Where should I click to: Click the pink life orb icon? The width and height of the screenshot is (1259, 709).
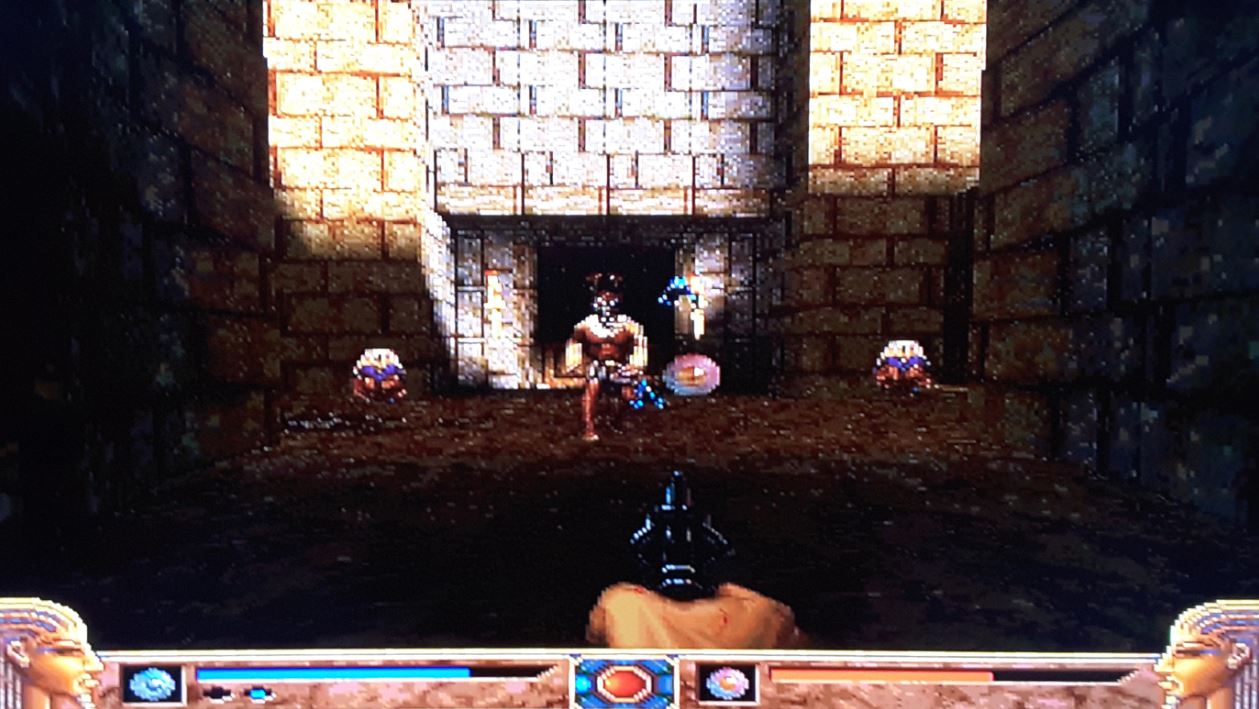(x=727, y=684)
